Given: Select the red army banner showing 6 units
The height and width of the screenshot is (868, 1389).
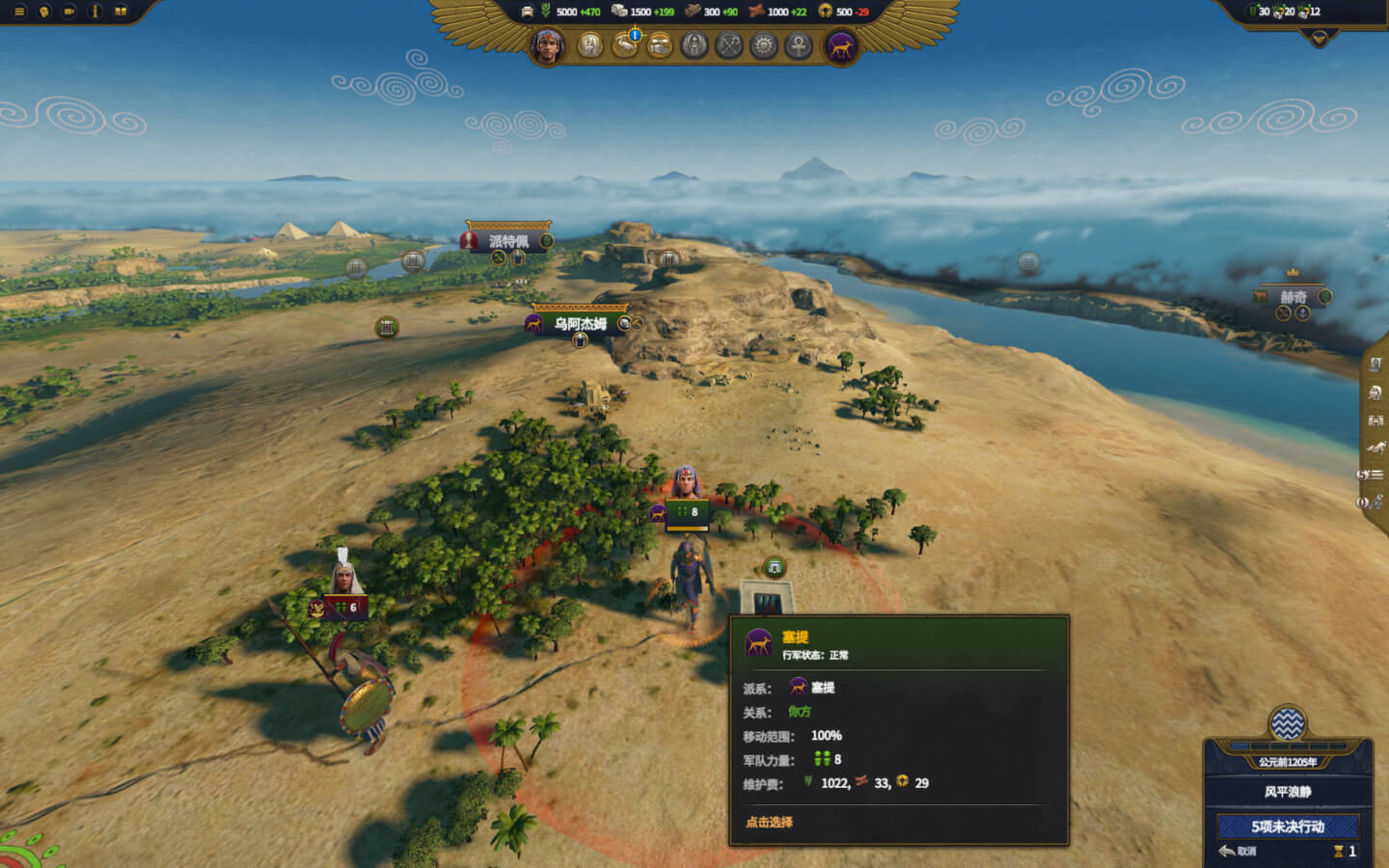Looking at the screenshot, I should coord(345,608).
